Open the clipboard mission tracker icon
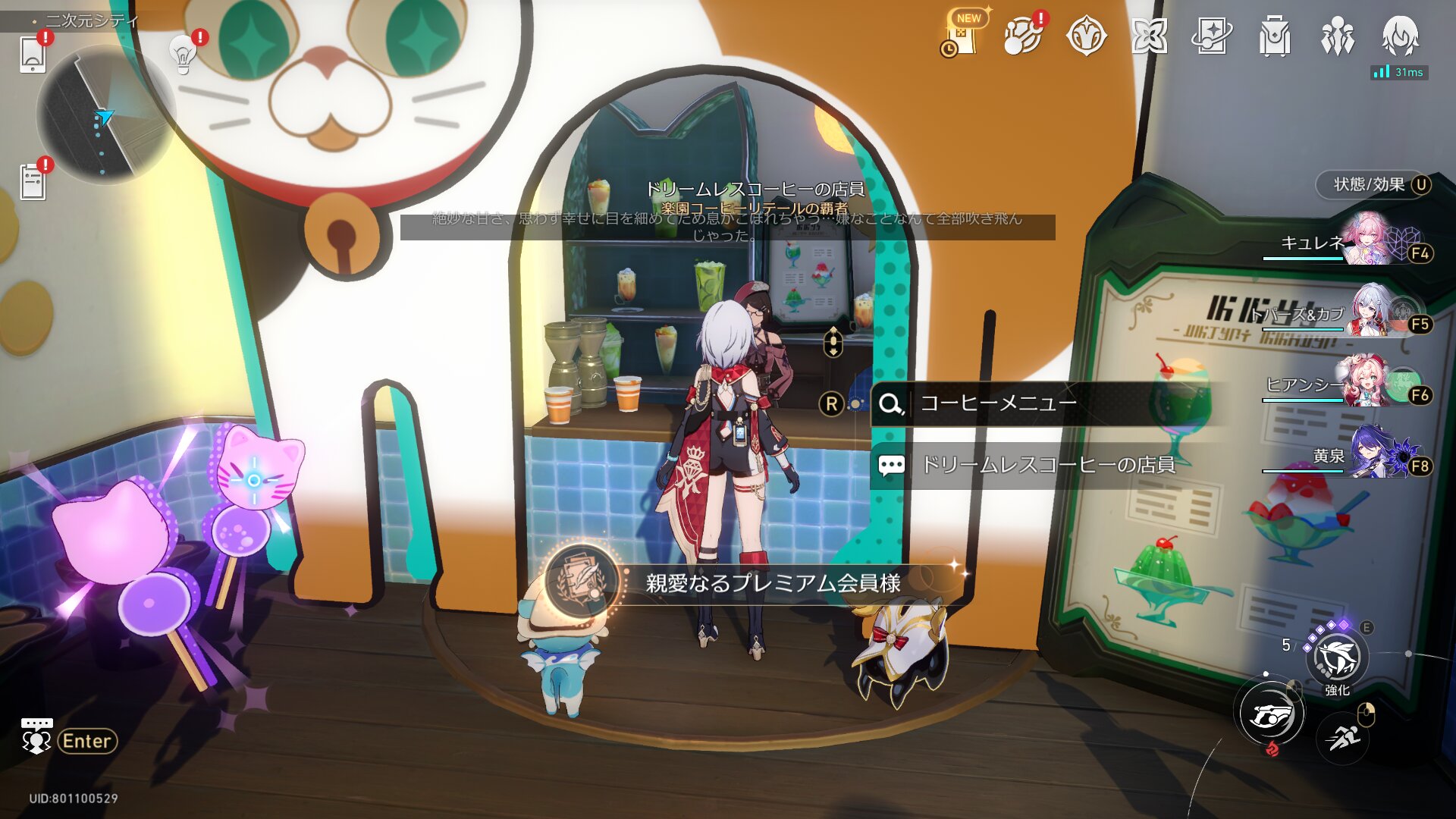This screenshot has height=819, width=1456. click(x=33, y=182)
